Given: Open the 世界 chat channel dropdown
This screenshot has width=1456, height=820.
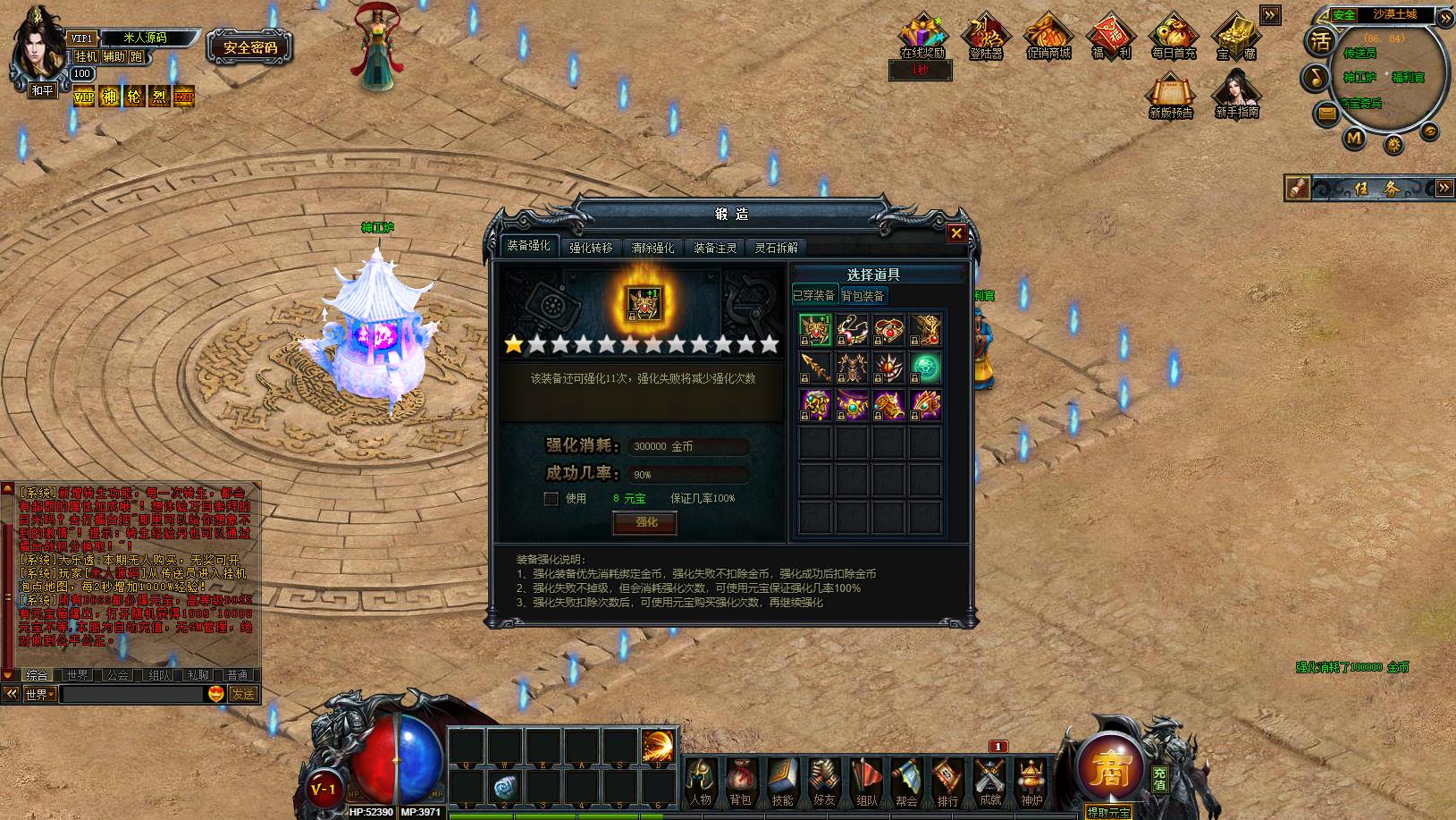Looking at the screenshot, I should 40,694.
